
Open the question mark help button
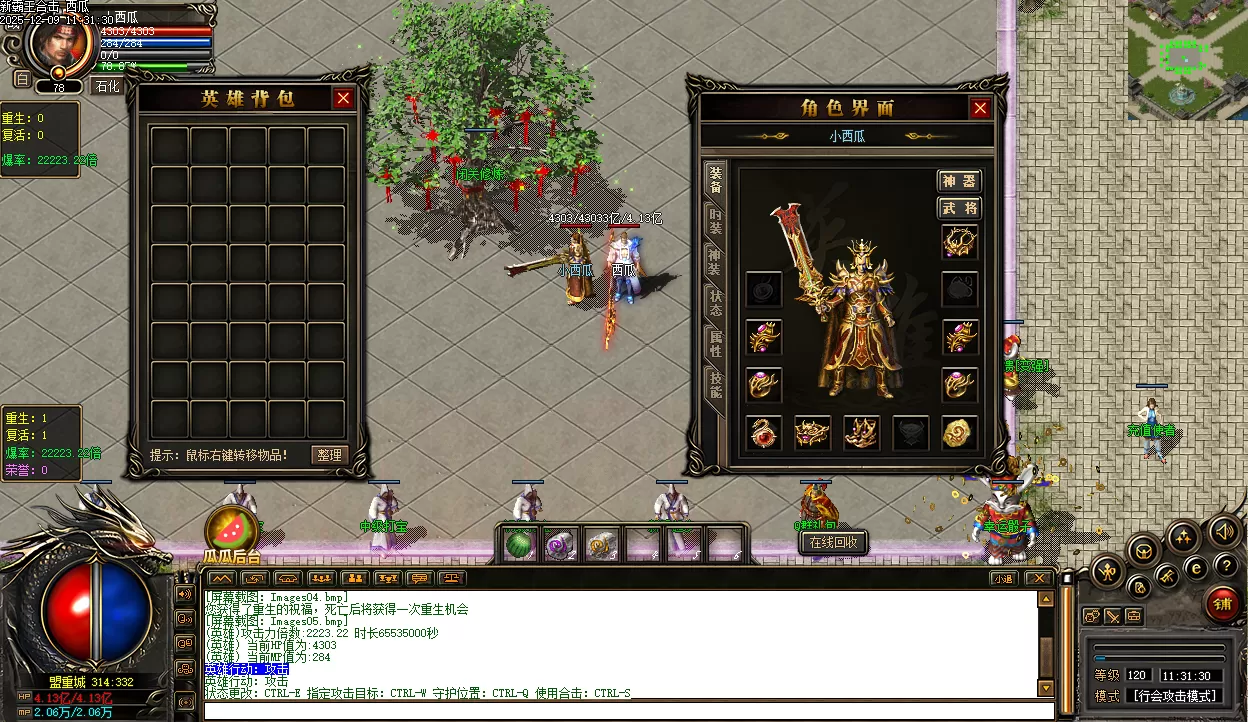[1226, 565]
